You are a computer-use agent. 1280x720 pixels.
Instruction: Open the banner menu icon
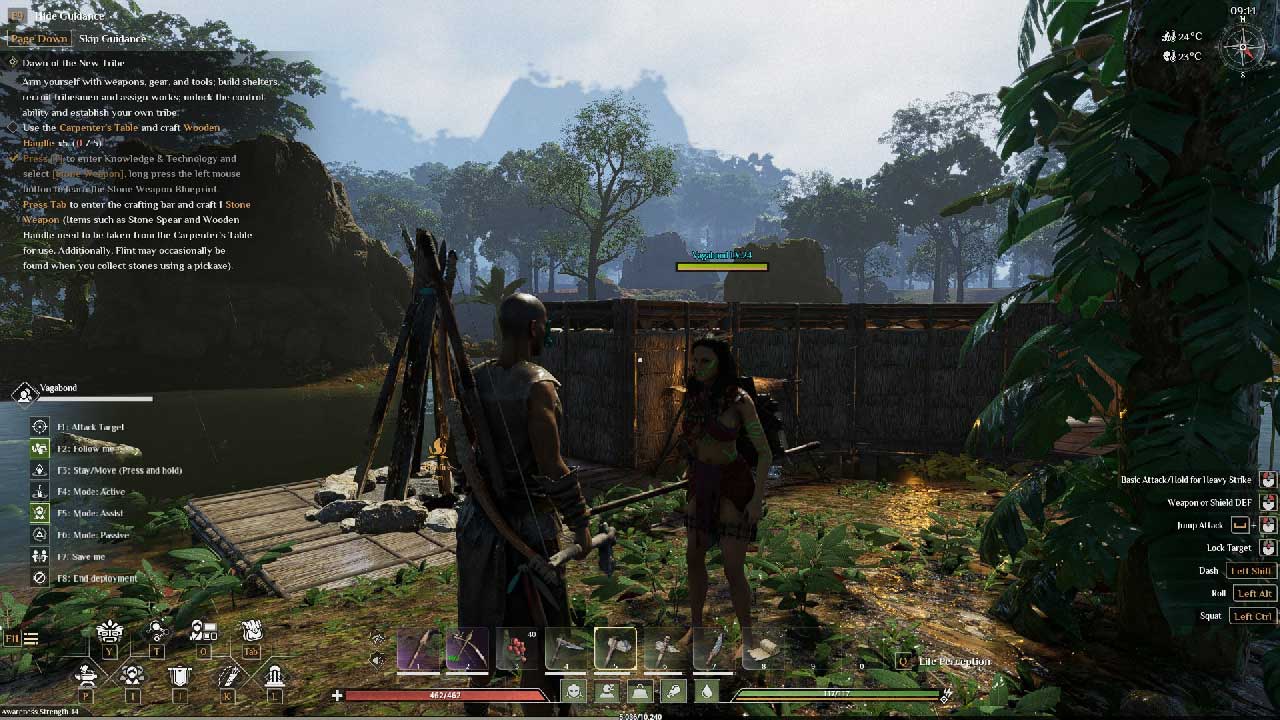click(x=179, y=677)
